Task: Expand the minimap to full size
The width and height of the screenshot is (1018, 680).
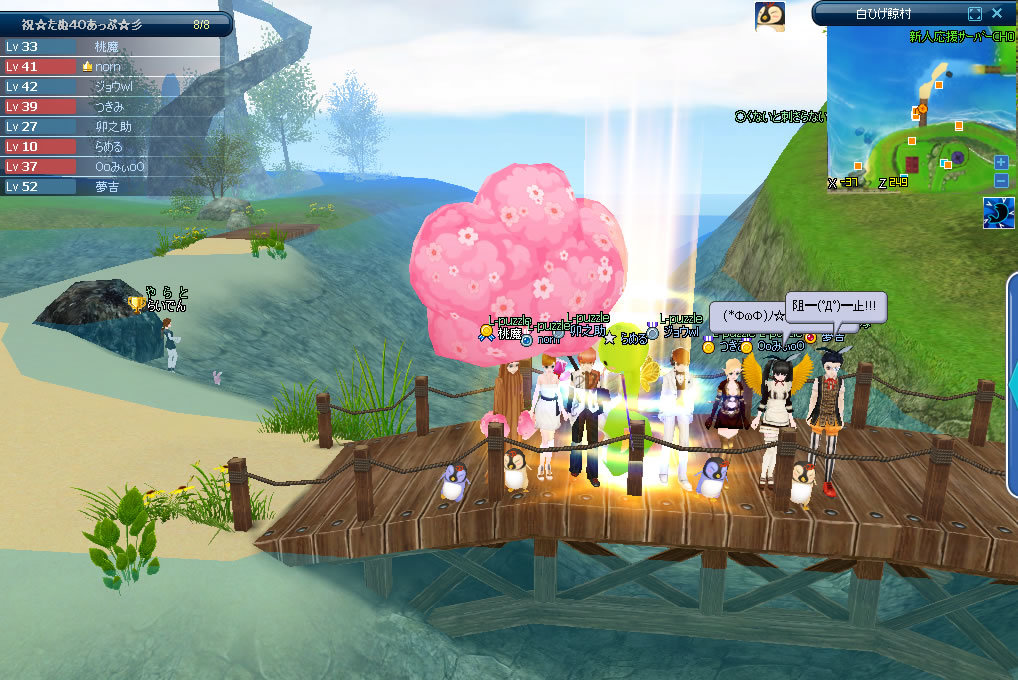Action: [975, 13]
